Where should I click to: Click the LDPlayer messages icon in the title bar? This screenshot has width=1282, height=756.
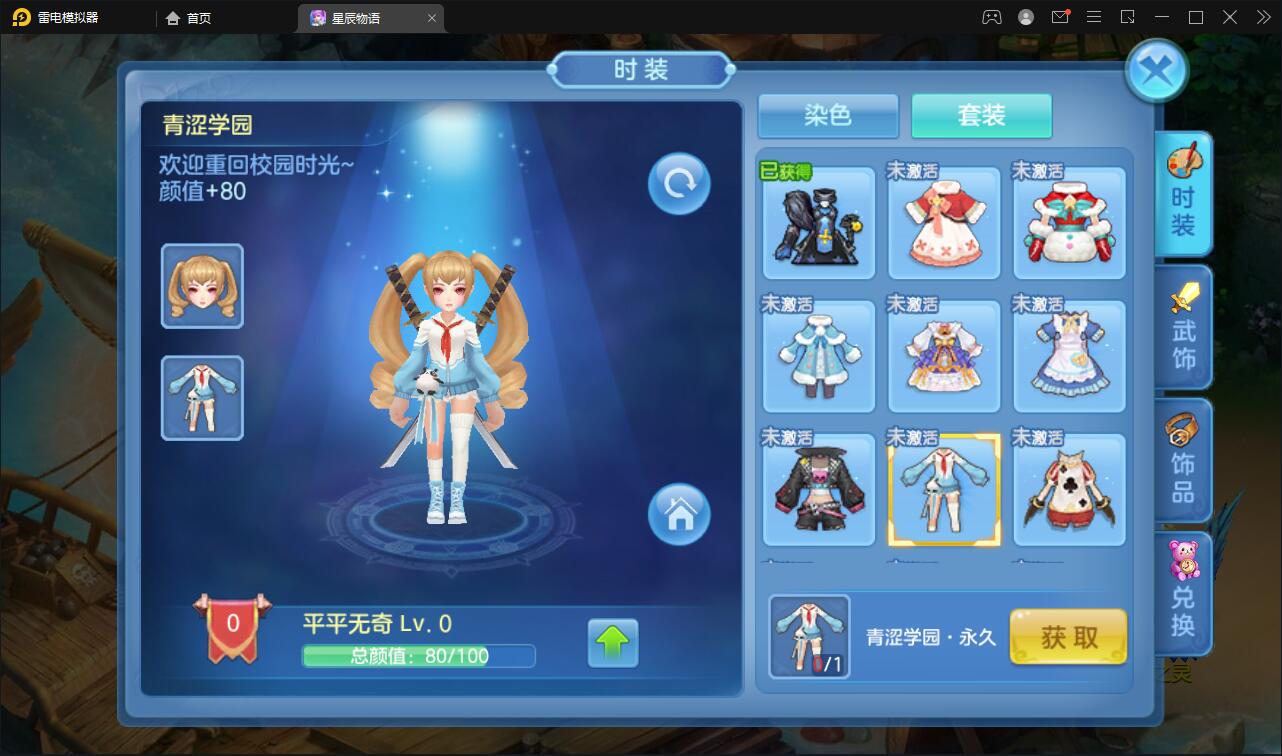[1062, 17]
